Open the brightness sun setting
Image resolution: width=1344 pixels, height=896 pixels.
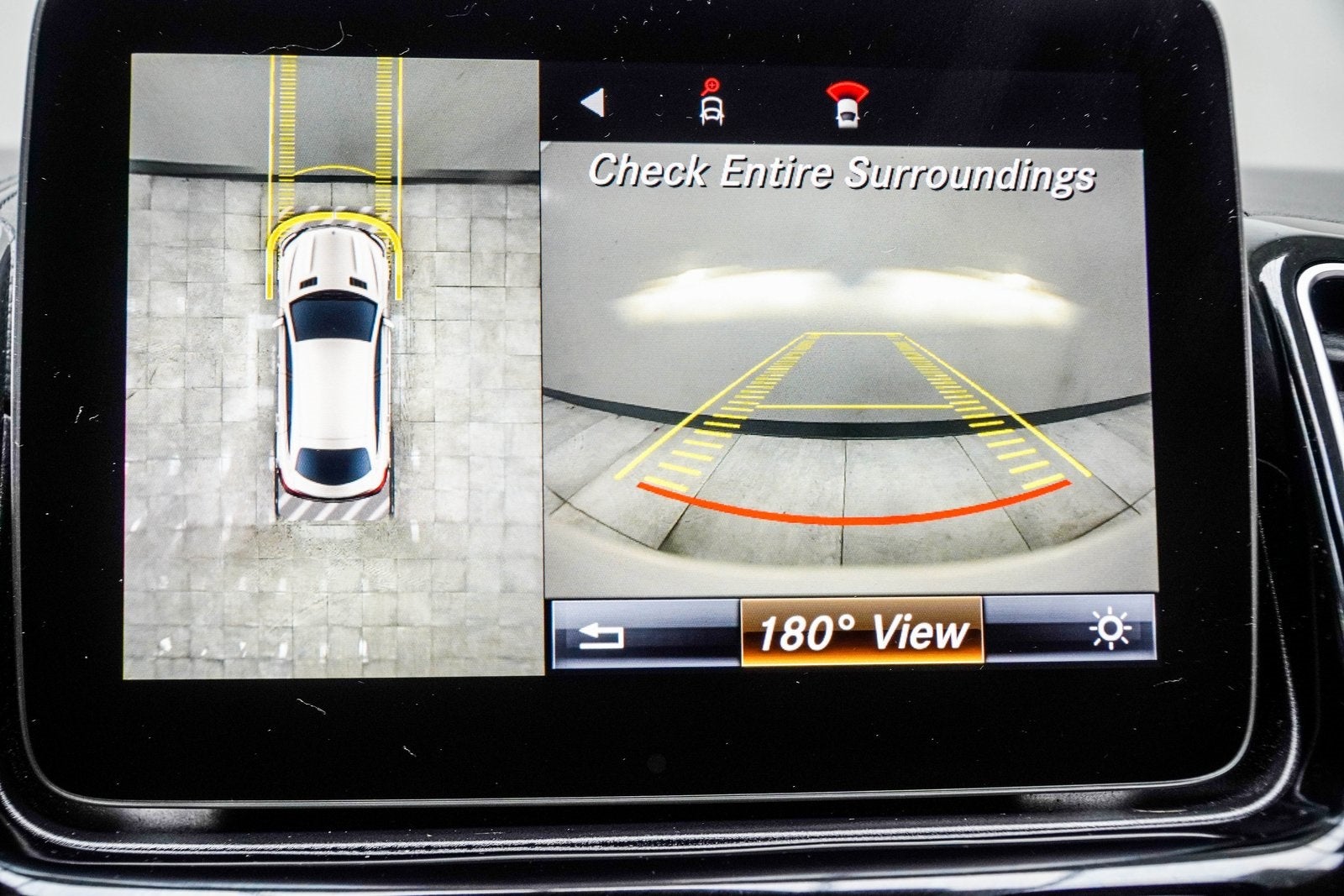point(1109,630)
